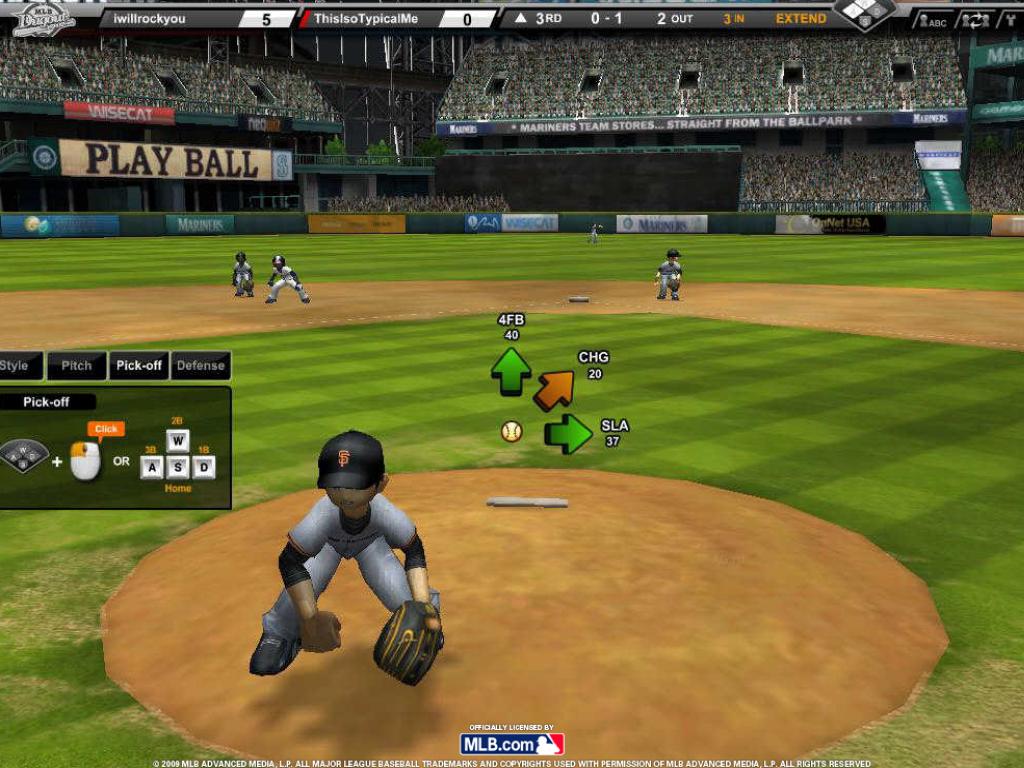Select the Pick-off tab
The image size is (1024, 768).
(x=139, y=366)
